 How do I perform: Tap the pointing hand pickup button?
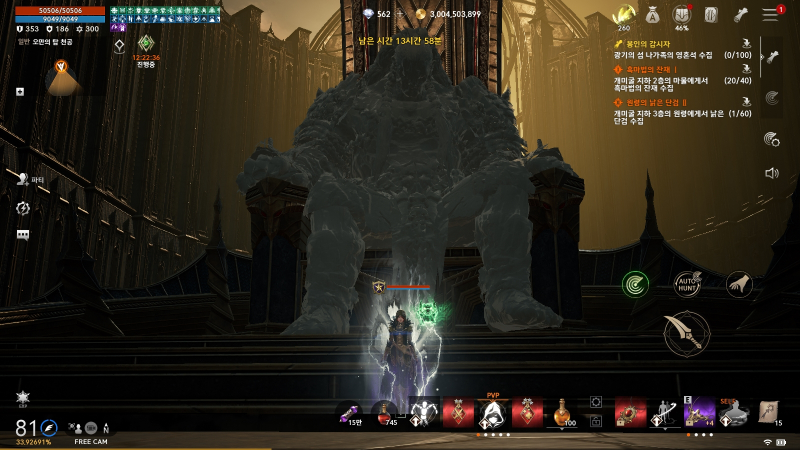[x=738, y=284]
